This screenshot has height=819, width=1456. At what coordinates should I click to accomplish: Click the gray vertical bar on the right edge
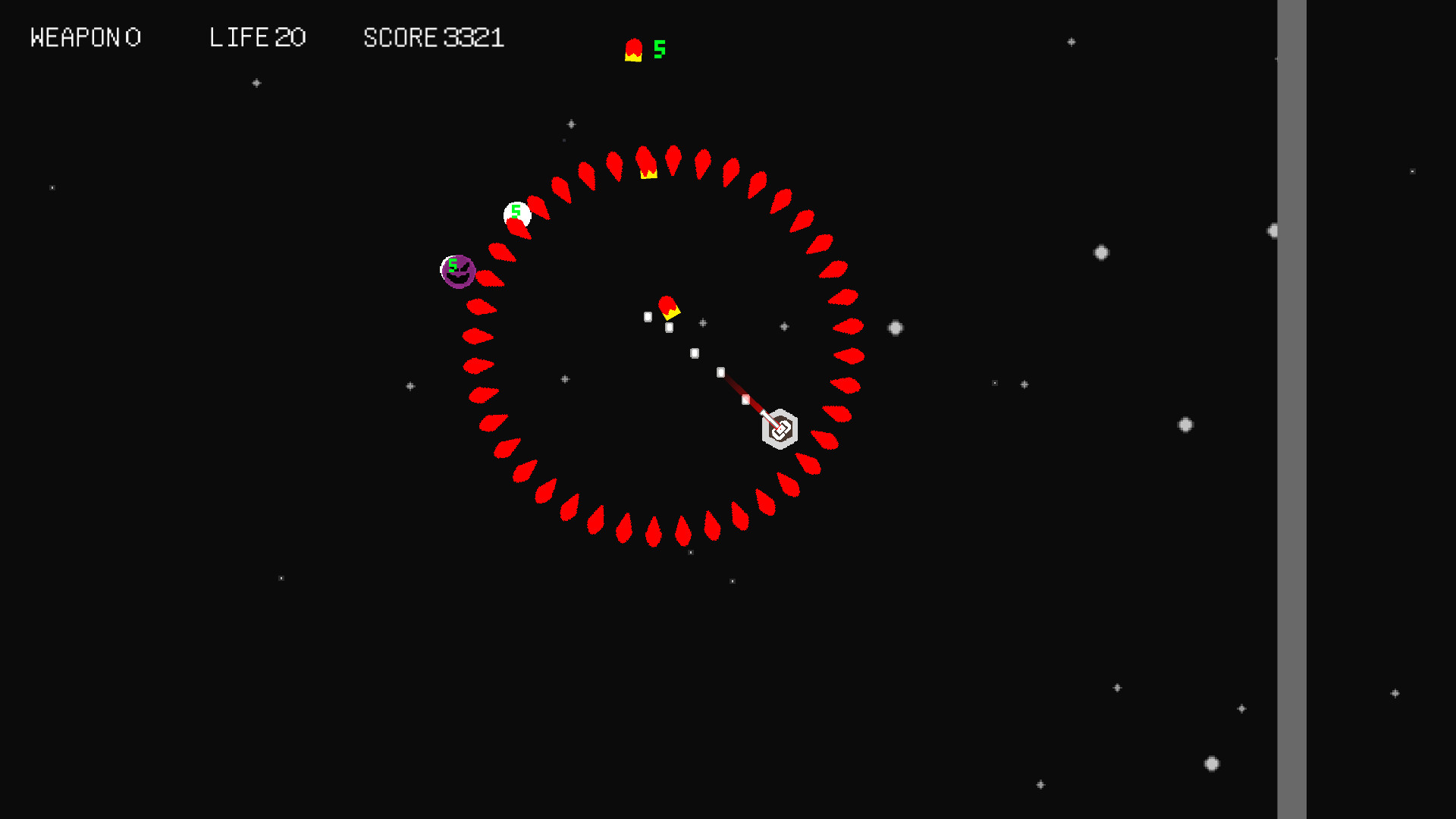(x=1291, y=409)
